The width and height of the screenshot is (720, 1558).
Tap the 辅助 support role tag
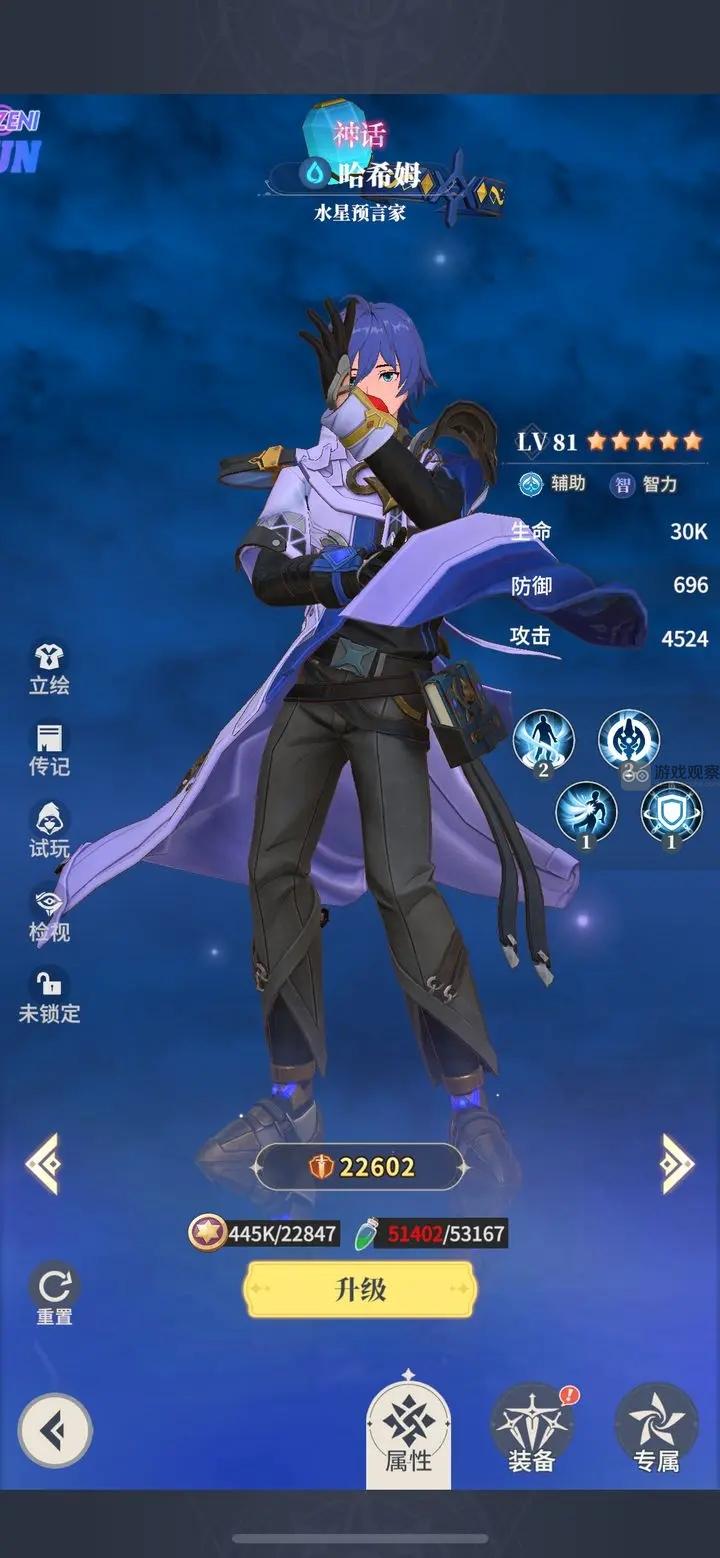click(x=553, y=484)
